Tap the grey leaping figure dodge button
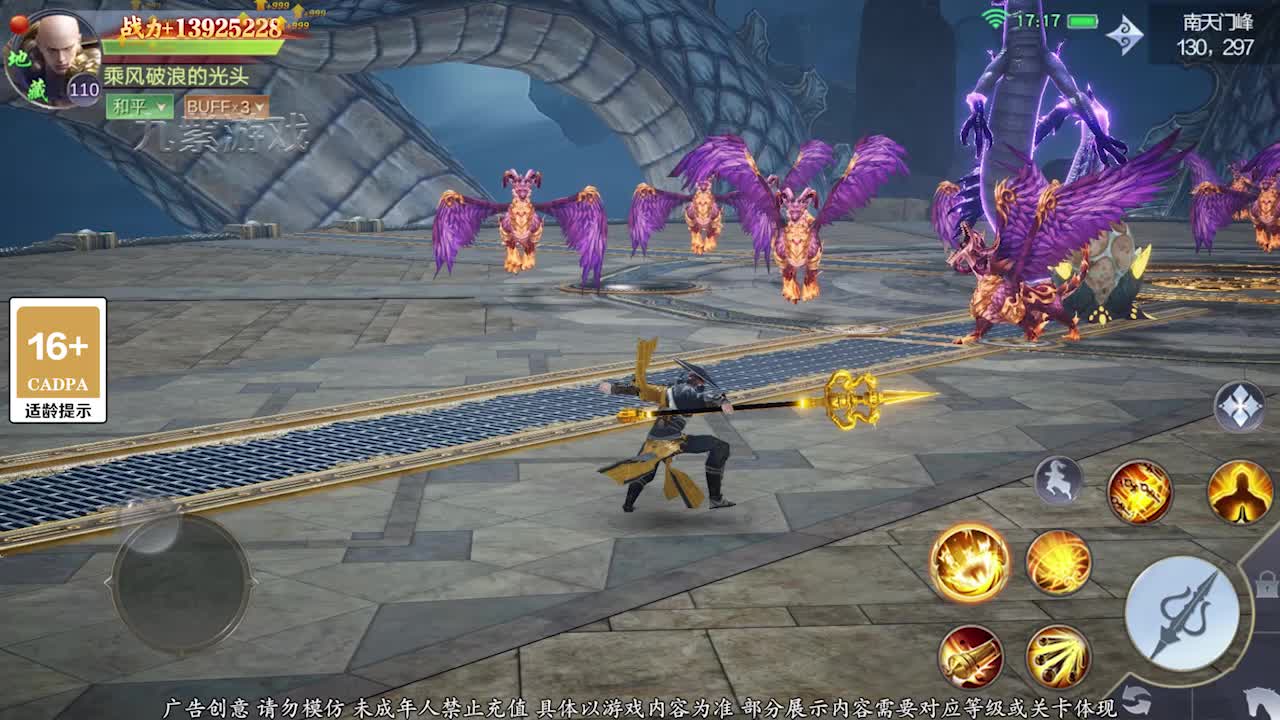The width and height of the screenshot is (1280, 720). pos(1058,481)
